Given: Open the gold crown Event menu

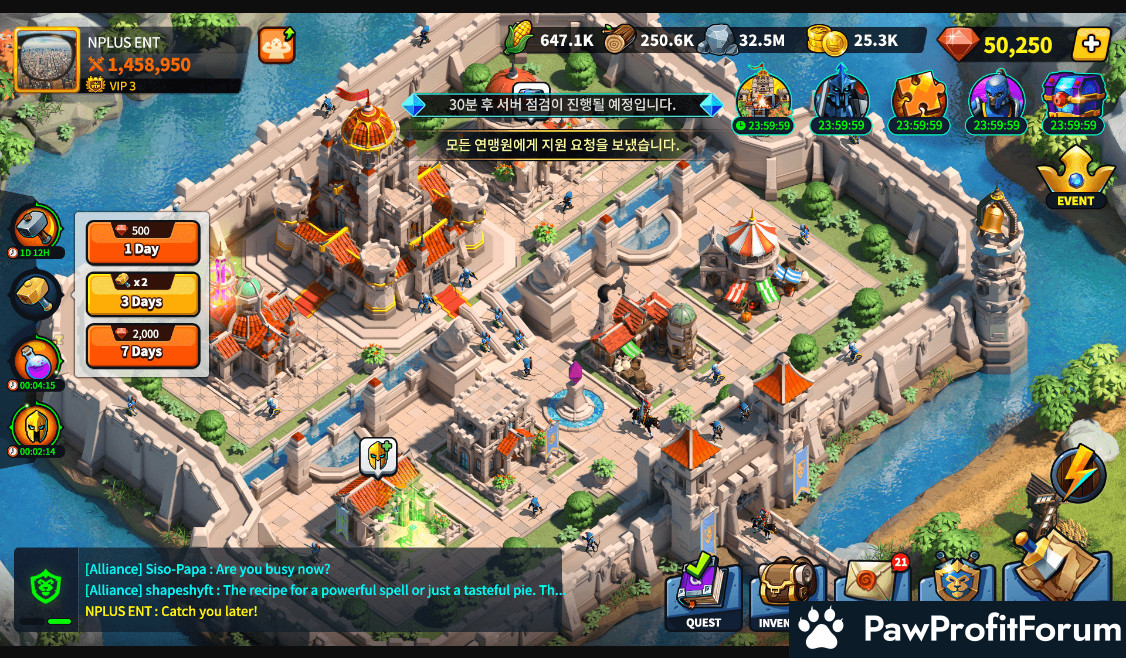Looking at the screenshot, I should click(x=1075, y=177).
